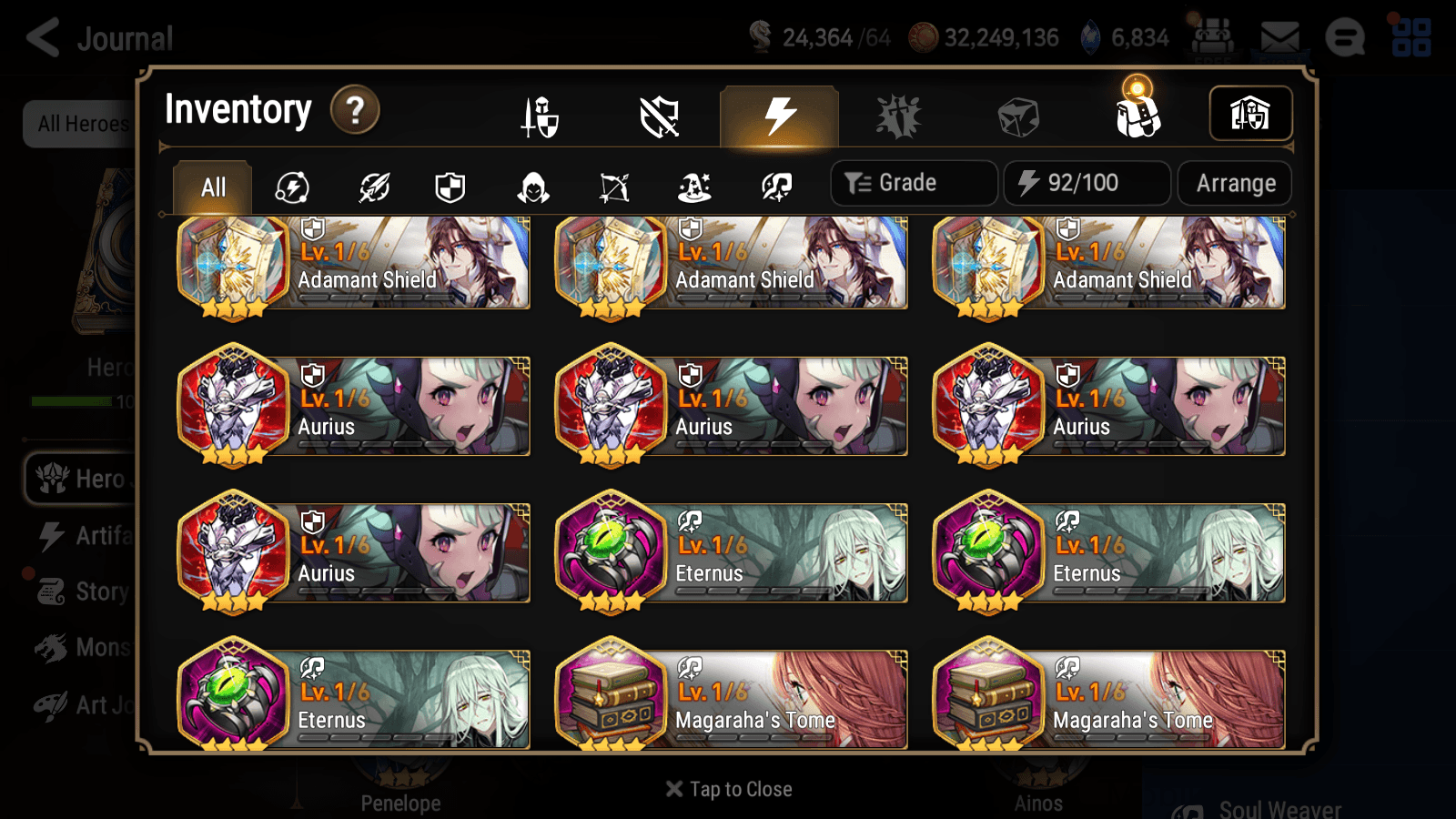Image resolution: width=1456 pixels, height=819 pixels.
Task: Open the chat speech bubble icon
Action: (x=1345, y=38)
